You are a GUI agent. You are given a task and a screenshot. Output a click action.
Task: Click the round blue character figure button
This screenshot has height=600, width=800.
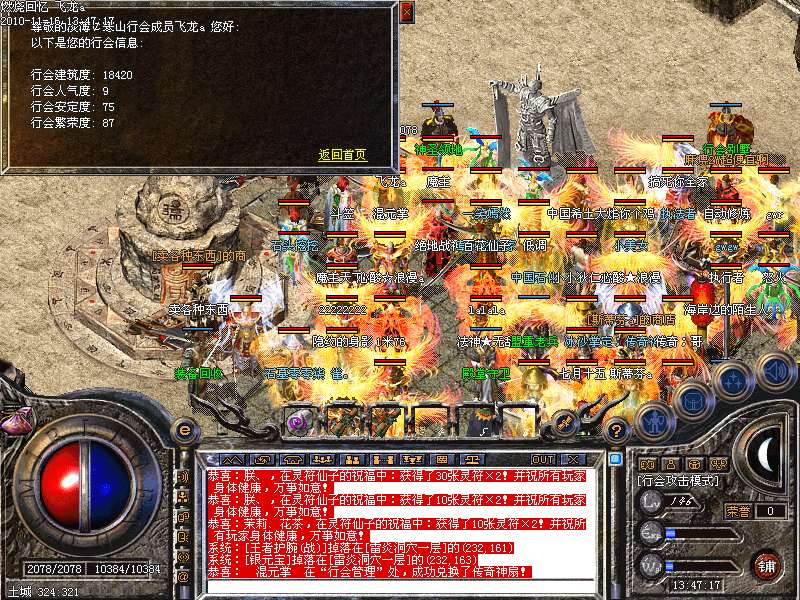click(653, 420)
